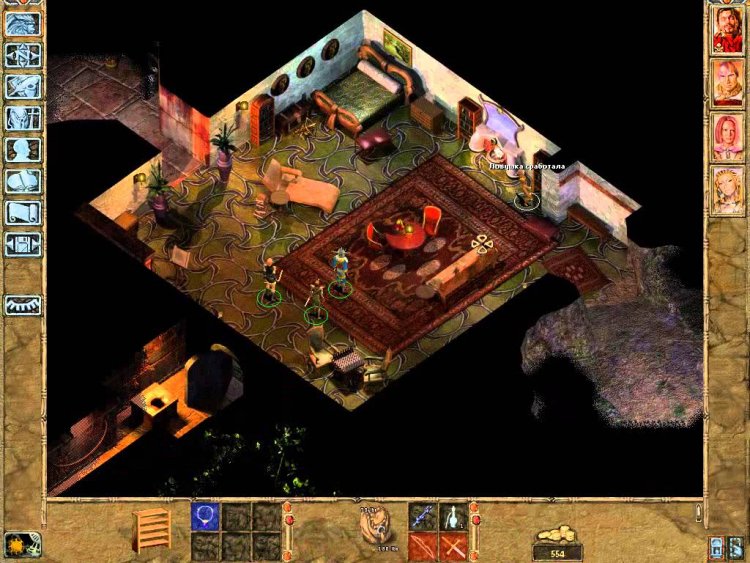
Task: Open the mage spellbook button
Action: point(22,181)
